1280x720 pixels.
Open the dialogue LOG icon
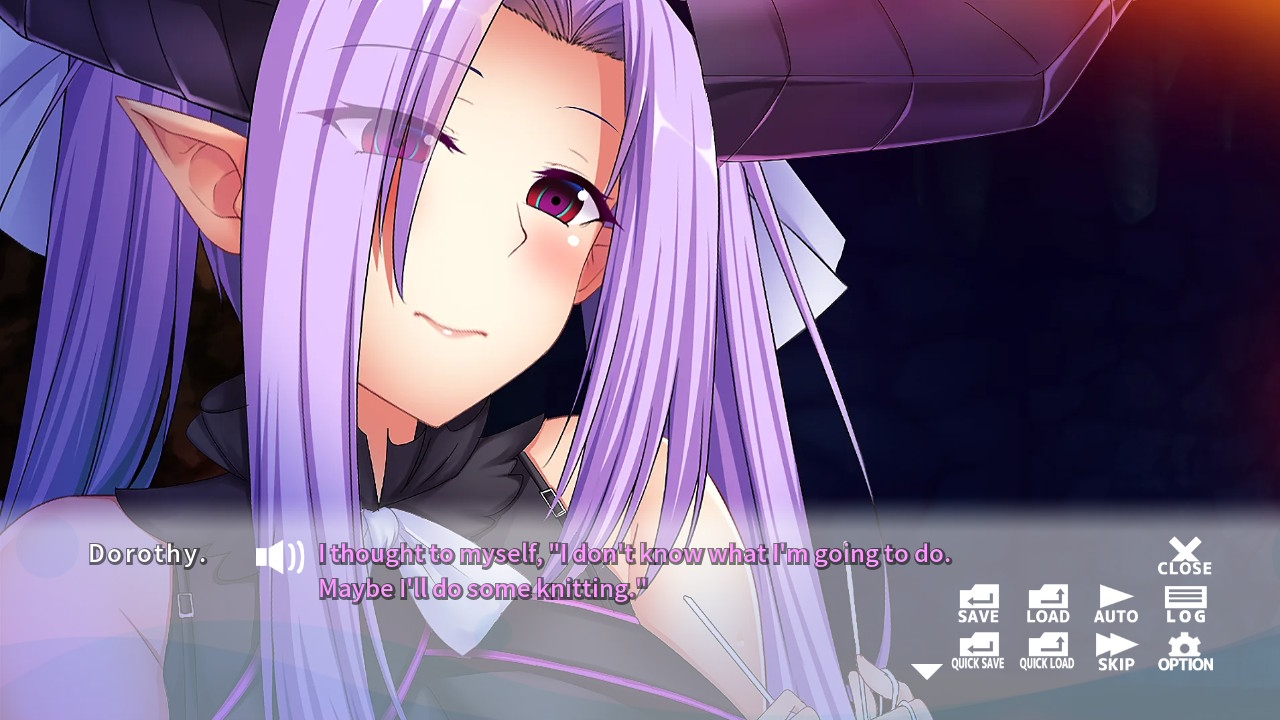[x=1185, y=604]
